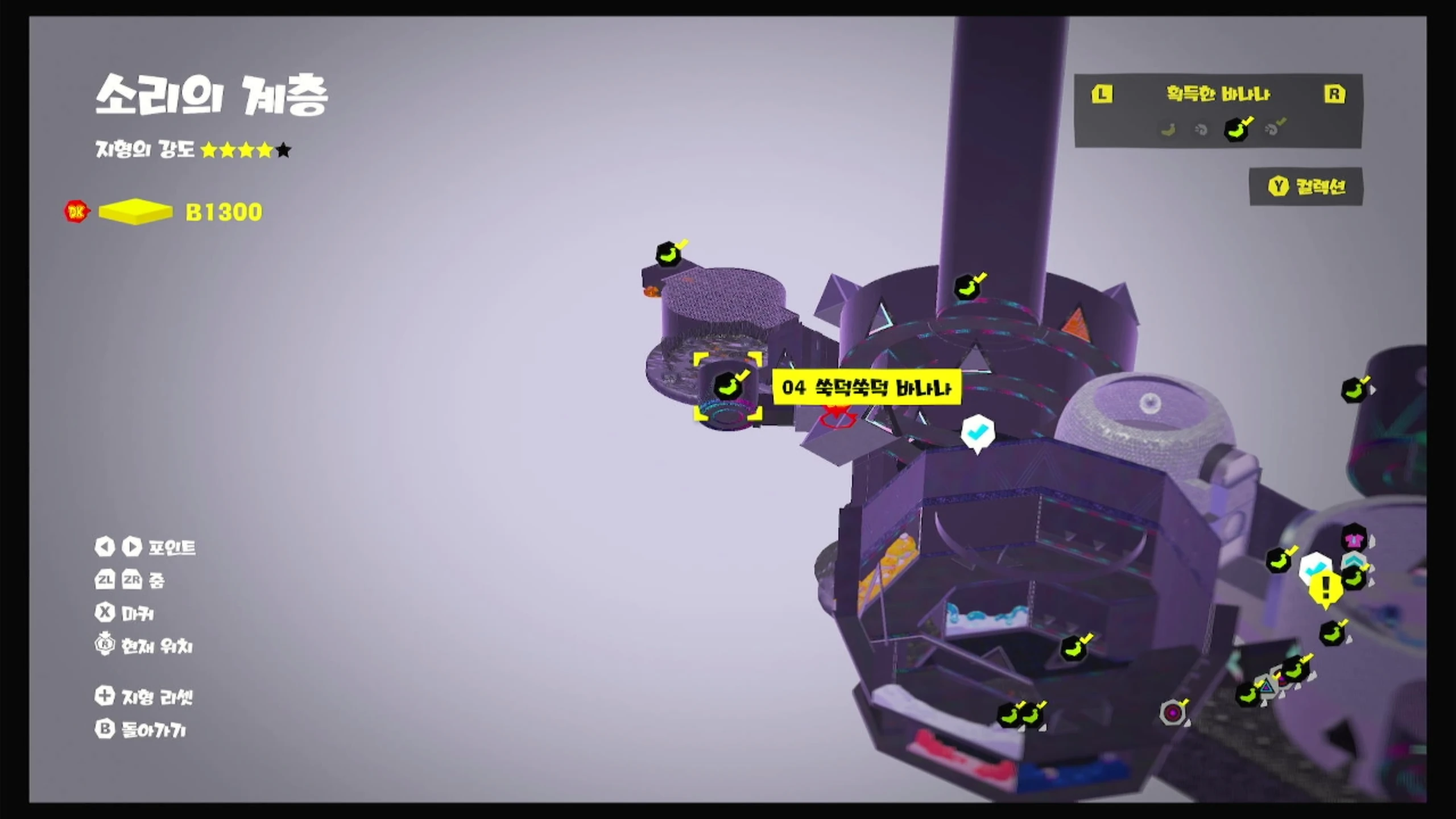Select the pink fossil disc marker
Viewport: 1456px width, 819px height.
[x=1173, y=713]
